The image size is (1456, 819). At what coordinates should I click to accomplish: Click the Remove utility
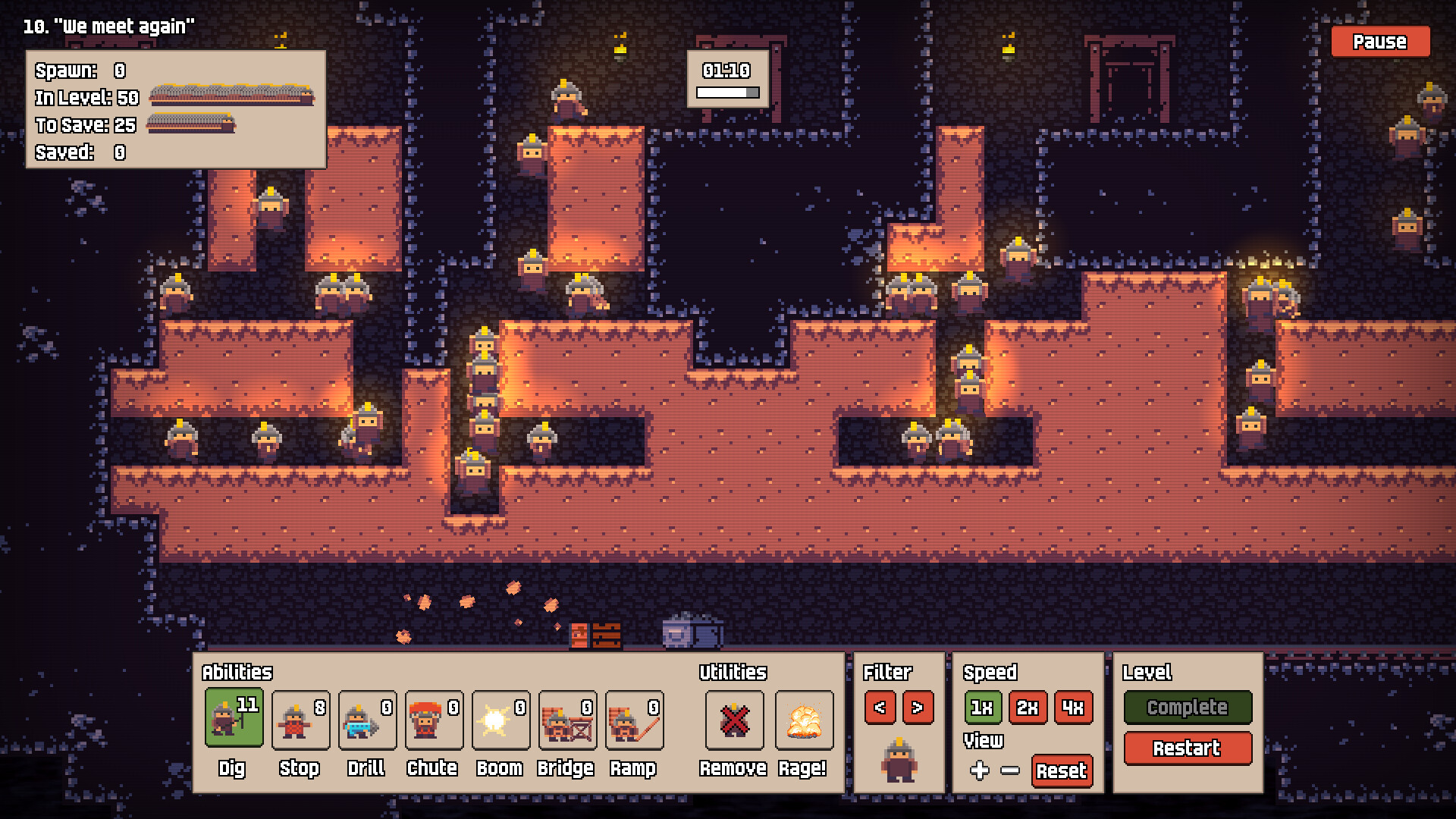pos(734,719)
